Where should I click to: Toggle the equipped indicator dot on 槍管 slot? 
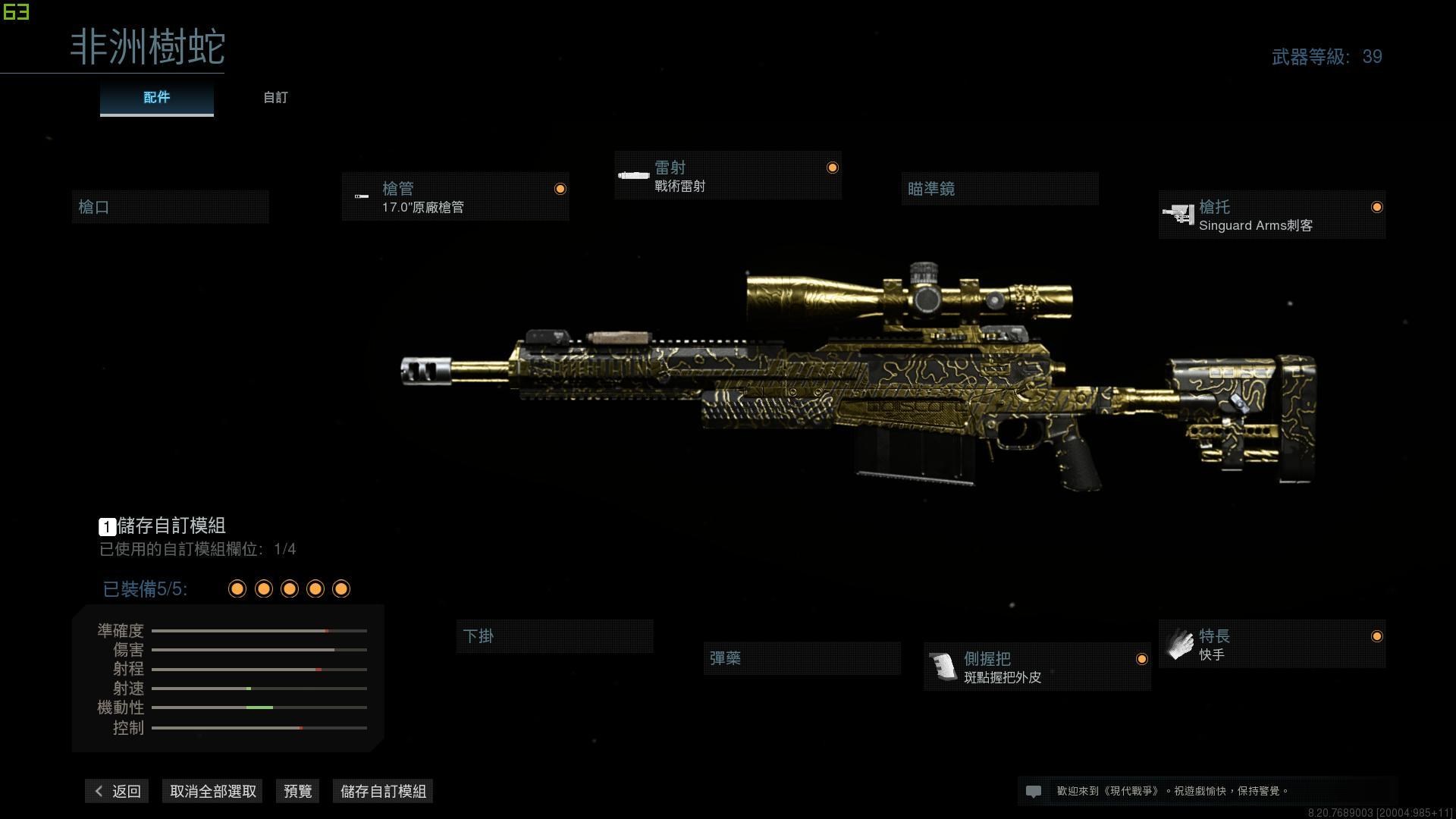point(560,188)
